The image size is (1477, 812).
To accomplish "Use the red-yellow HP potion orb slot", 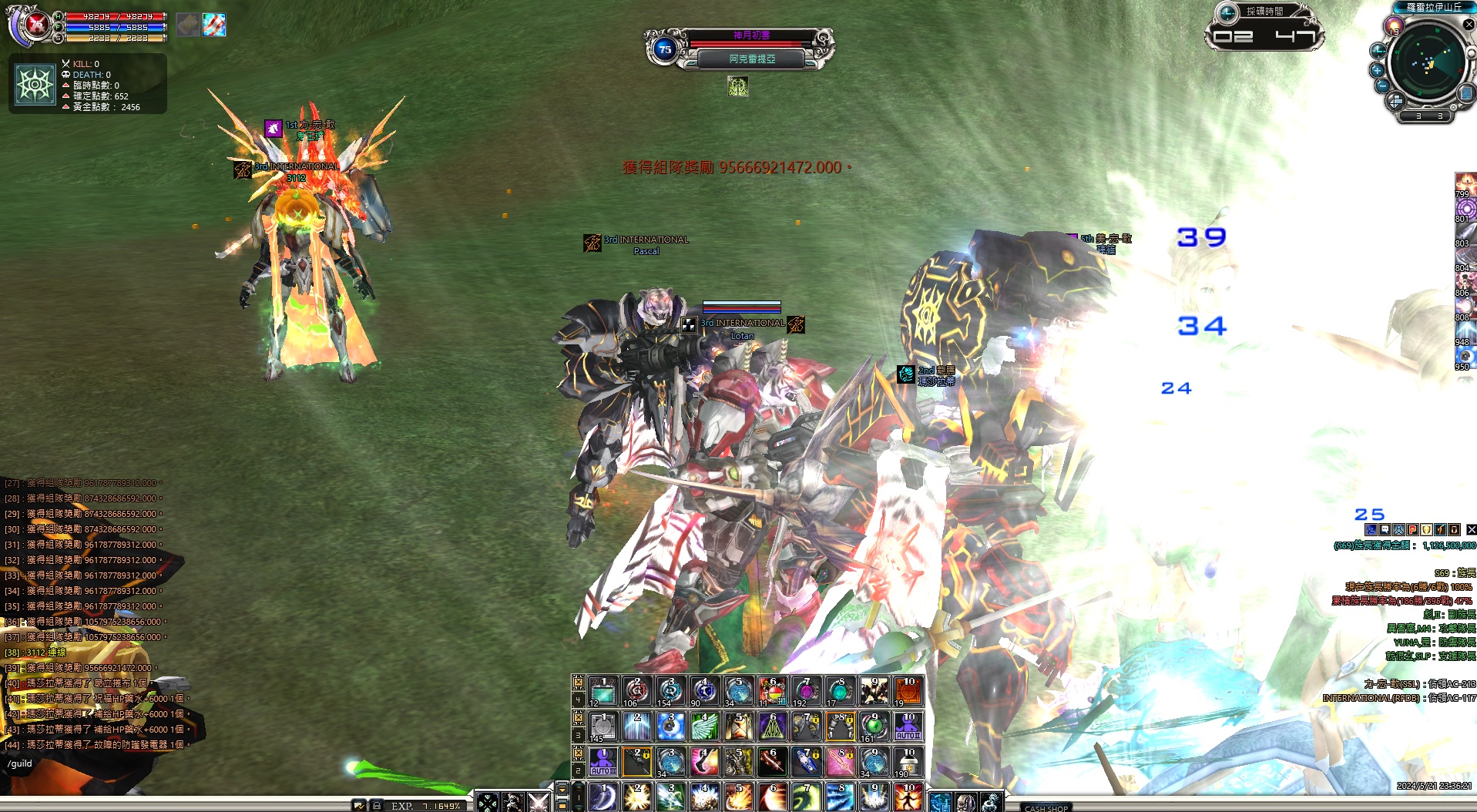I will pos(772,691).
